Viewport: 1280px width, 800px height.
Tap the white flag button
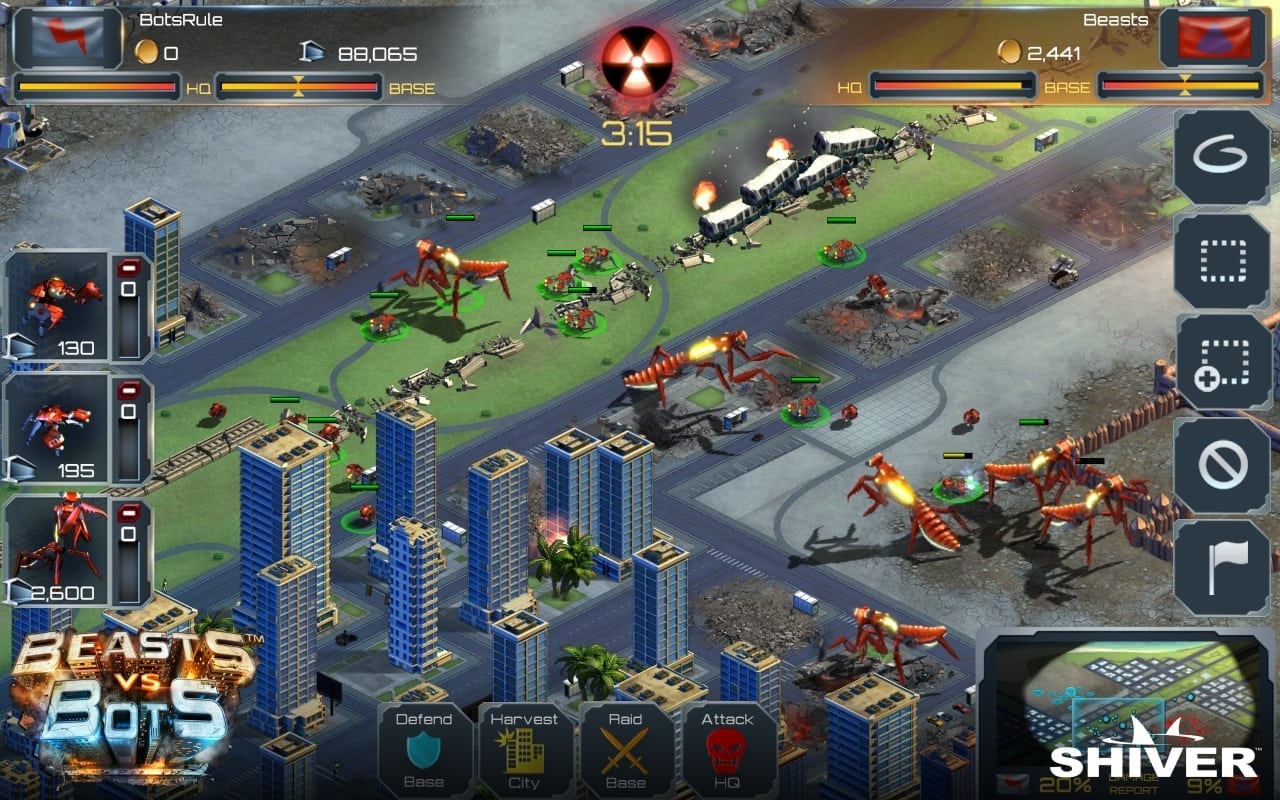1221,567
